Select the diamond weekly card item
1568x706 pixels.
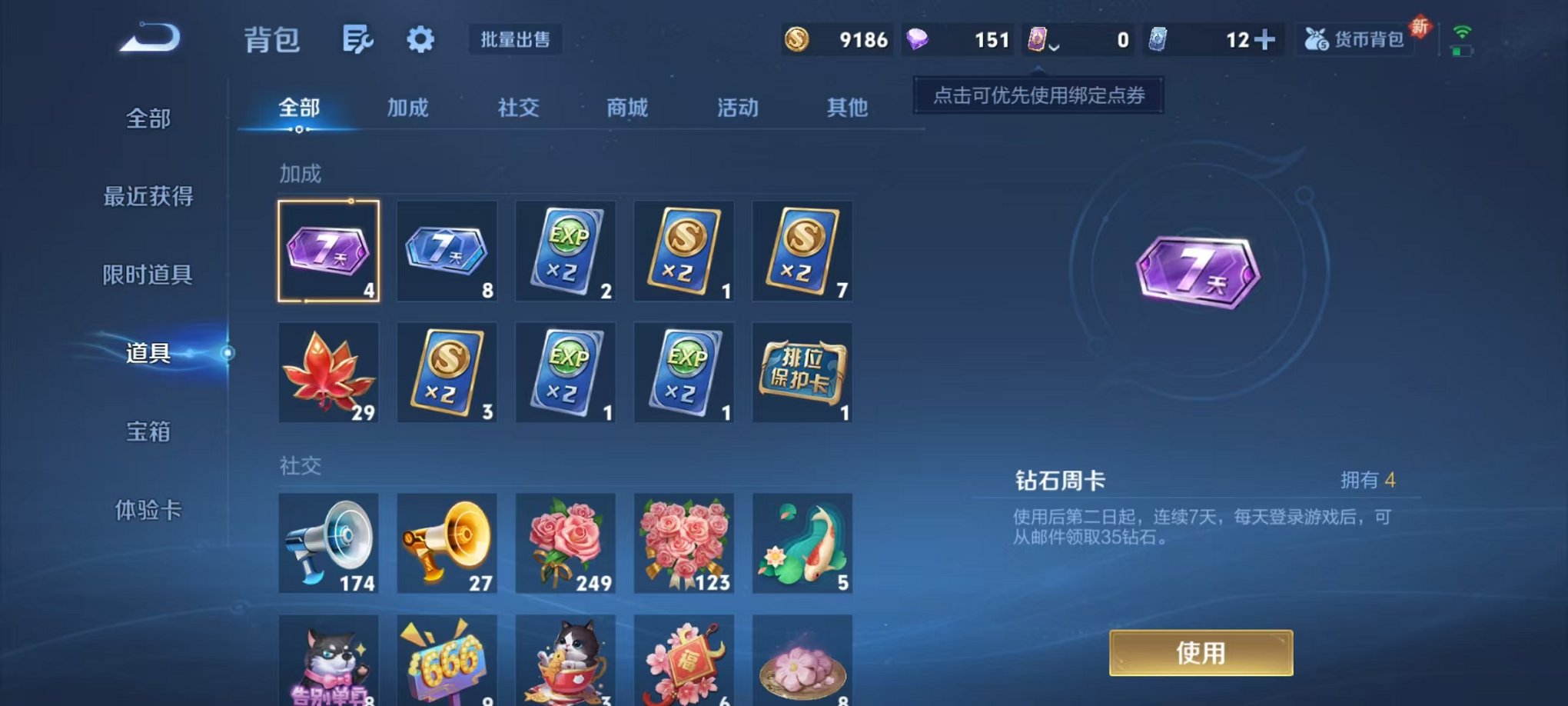tap(329, 251)
